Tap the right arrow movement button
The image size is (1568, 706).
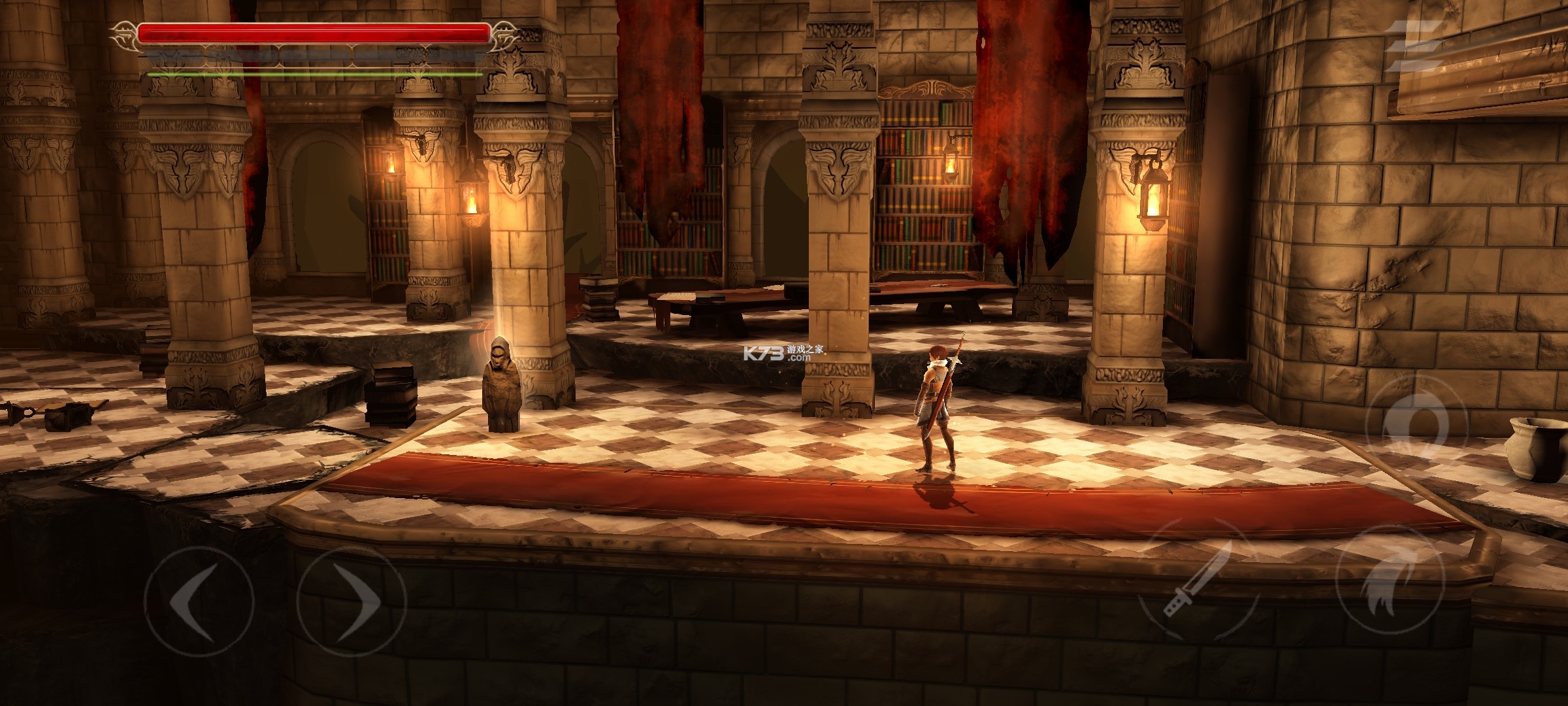(351, 600)
